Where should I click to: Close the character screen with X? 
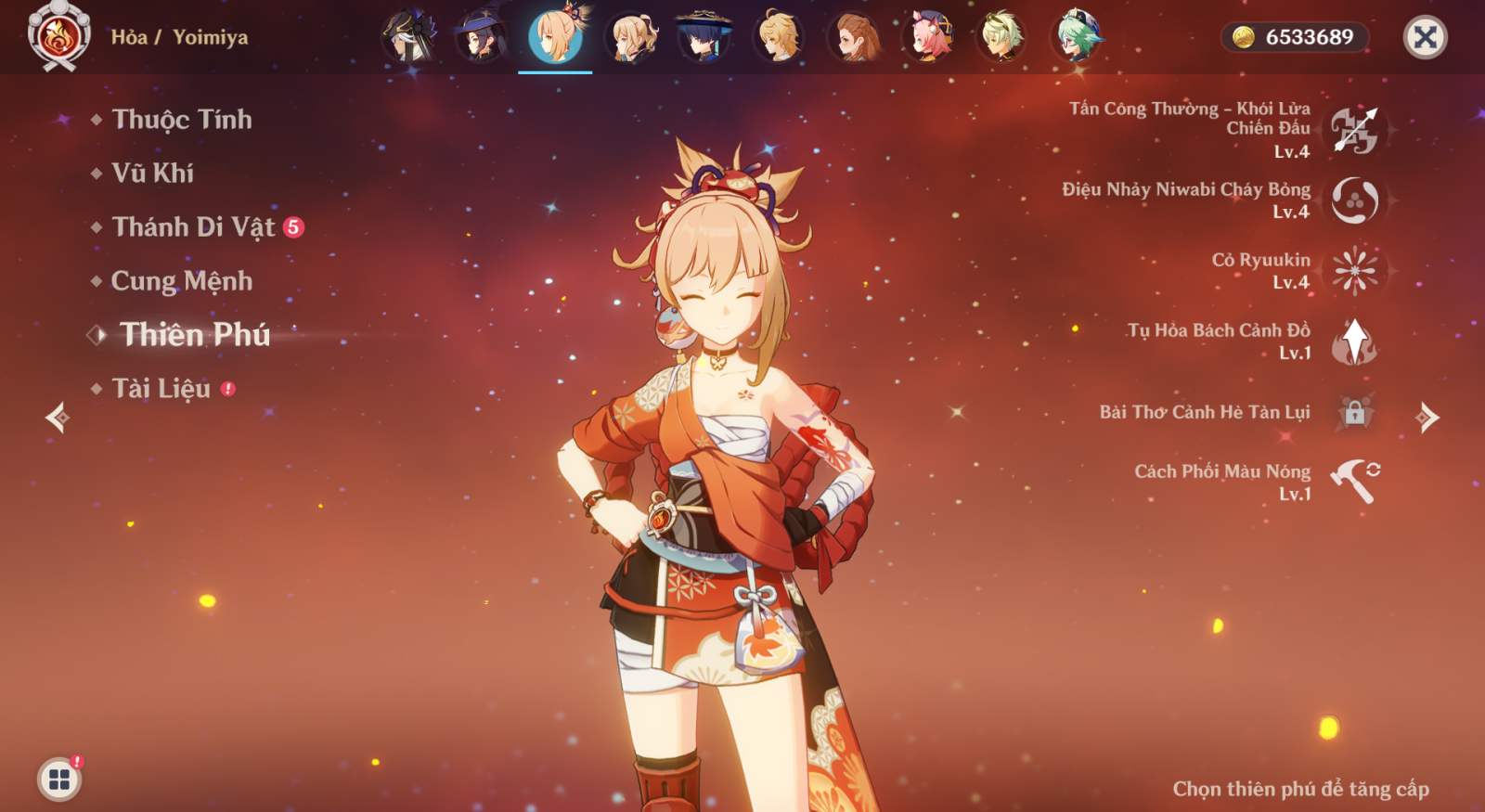tap(1425, 38)
